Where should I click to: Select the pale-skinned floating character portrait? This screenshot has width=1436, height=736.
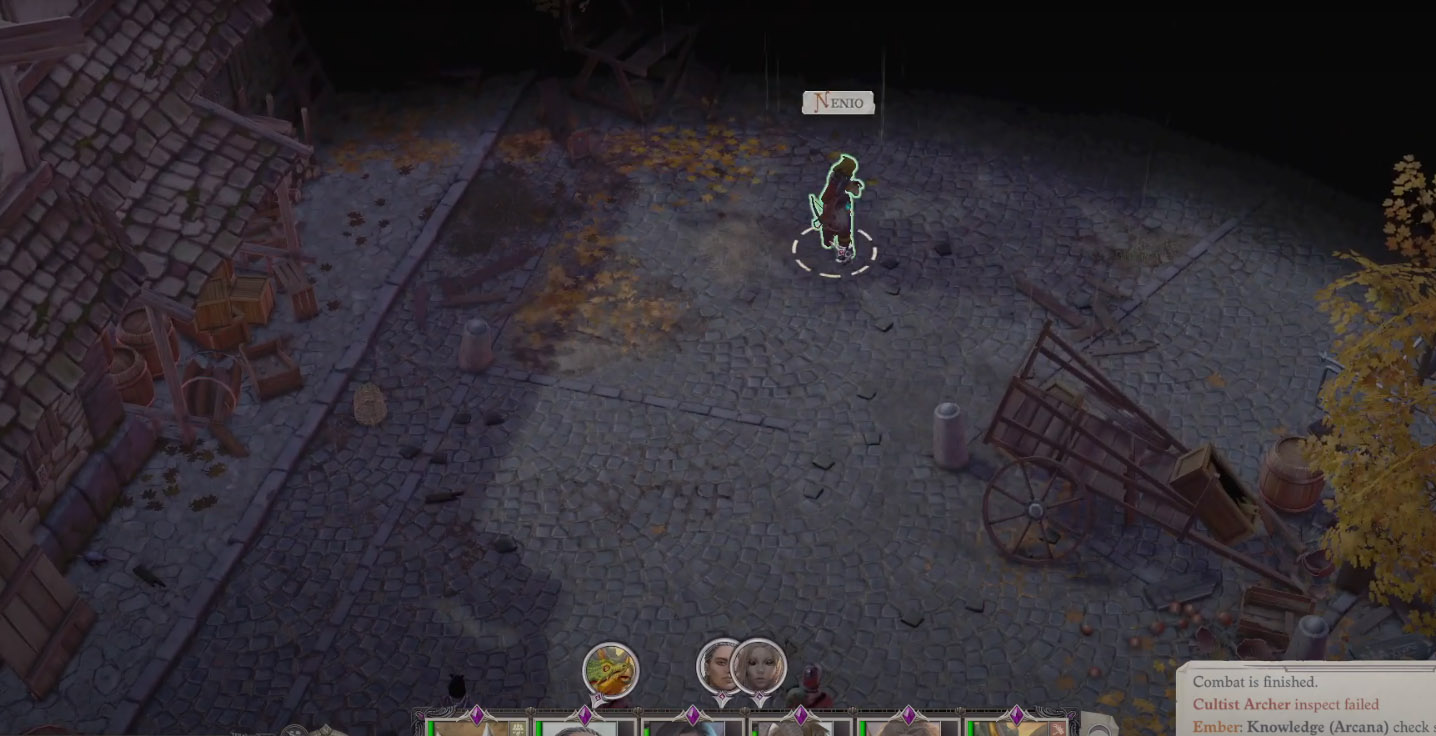[x=760, y=665]
